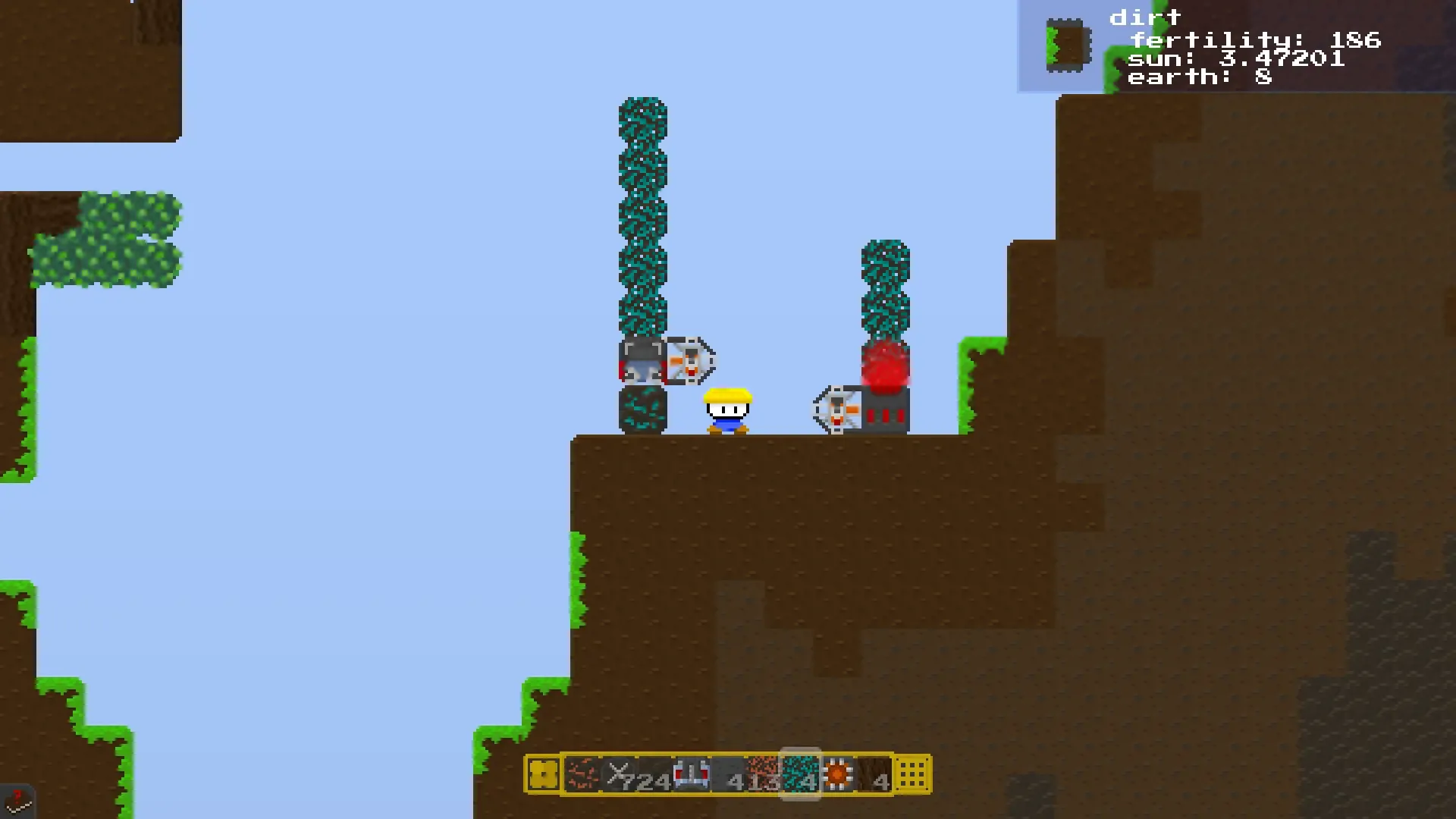Select the orange ore hotbar slot
This screenshot has width=1456, height=819.
click(x=762, y=775)
